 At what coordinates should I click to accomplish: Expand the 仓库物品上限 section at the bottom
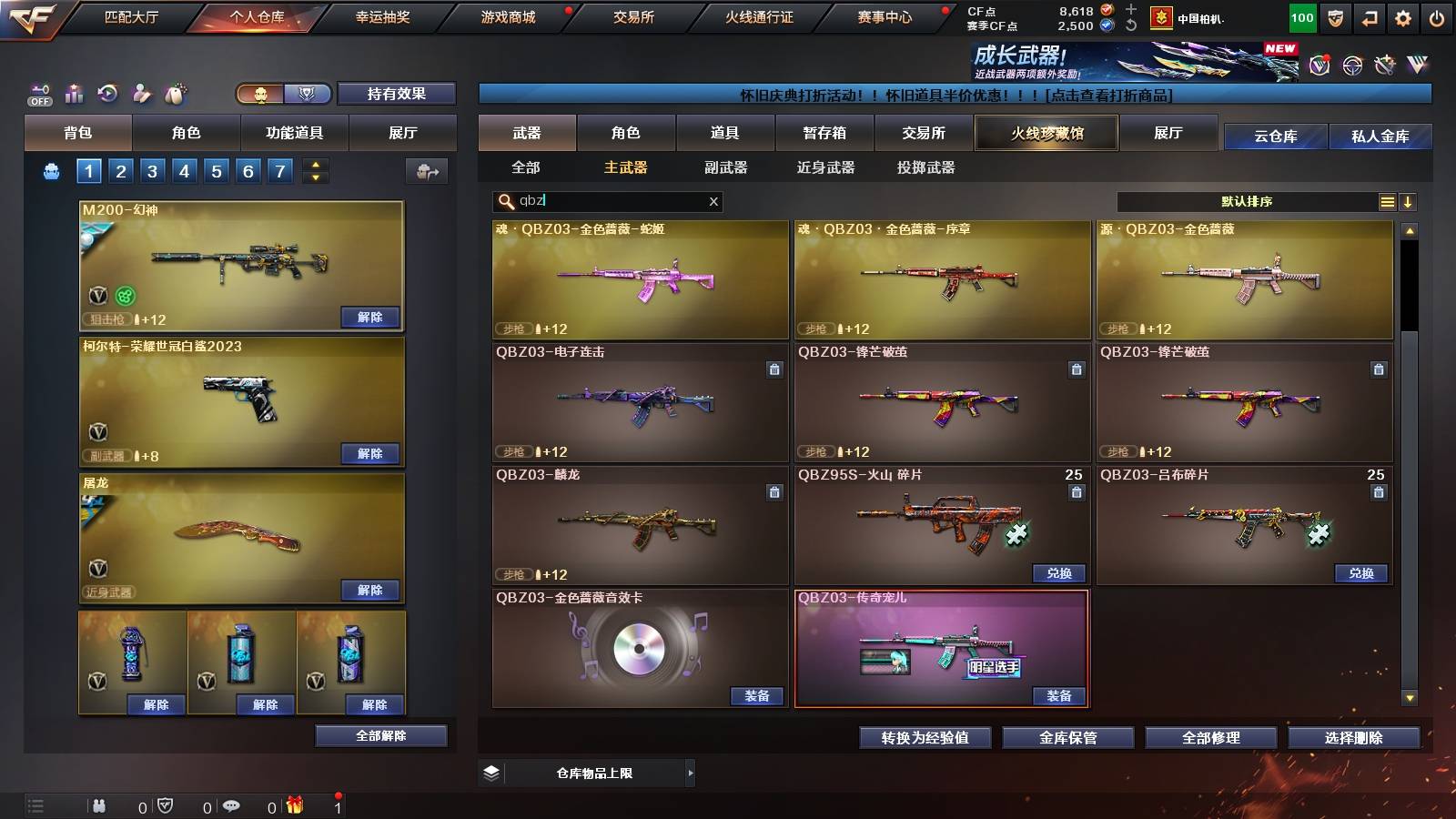pos(692,773)
